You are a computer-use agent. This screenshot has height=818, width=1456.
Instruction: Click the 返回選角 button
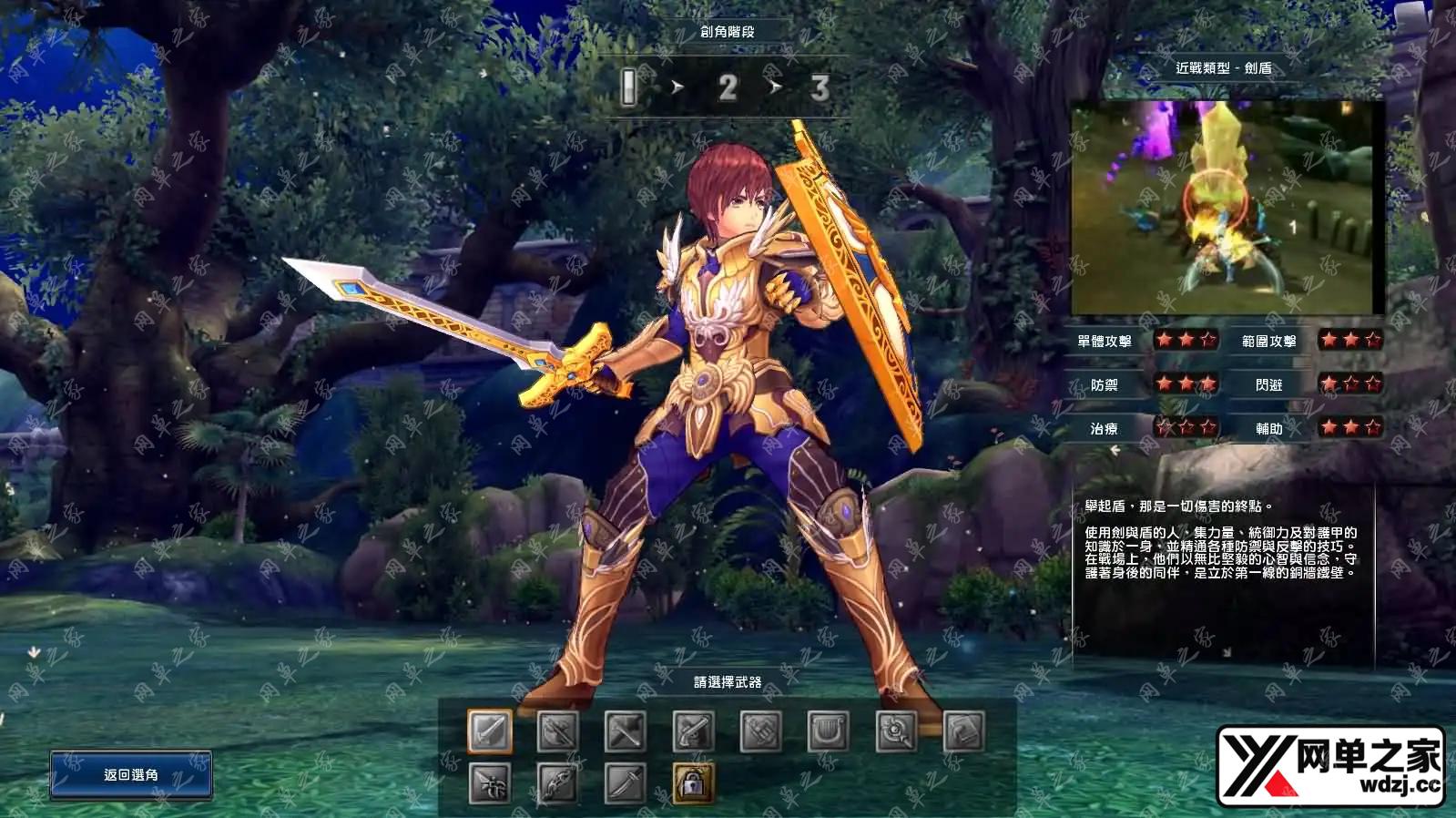tap(131, 775)
